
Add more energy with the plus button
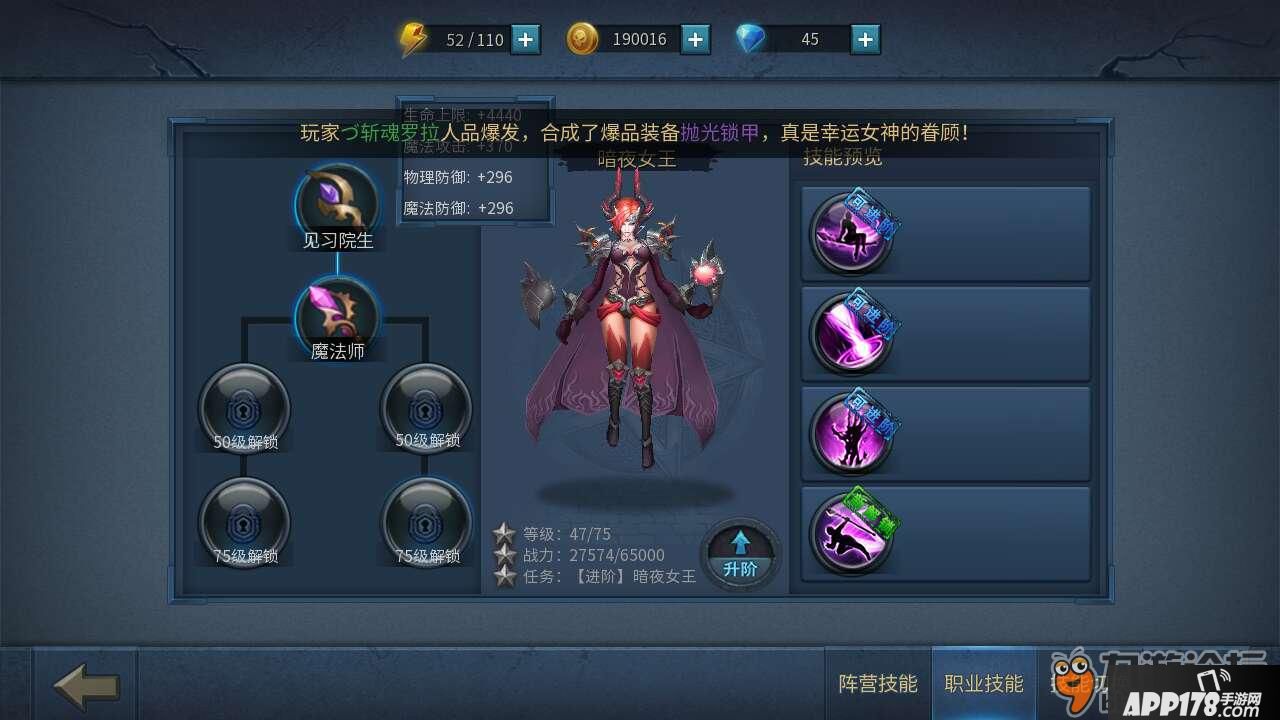(525, 39)
